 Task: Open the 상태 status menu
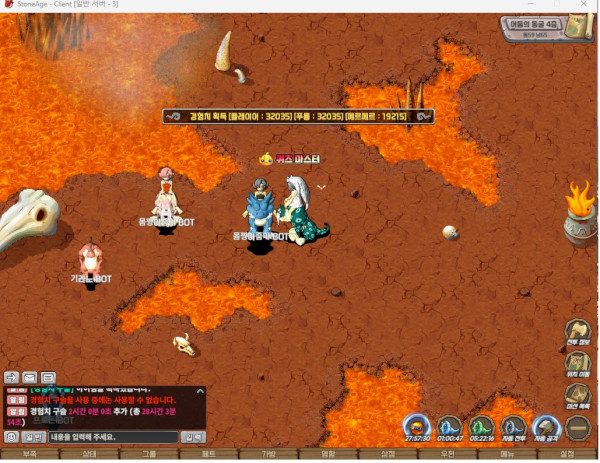point(89,454)
